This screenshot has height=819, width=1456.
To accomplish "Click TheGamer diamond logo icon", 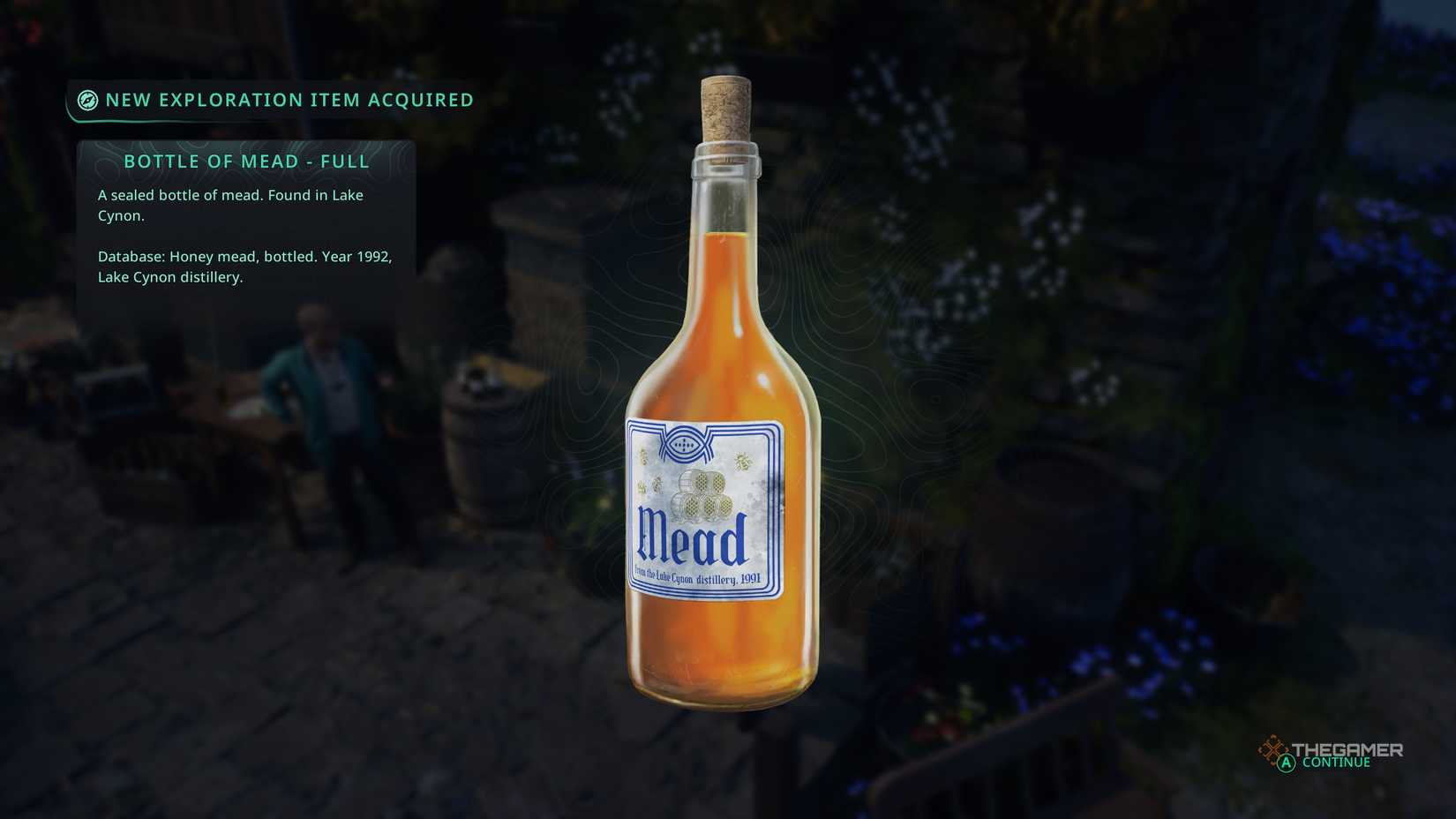I will pyautogui.click(x=1273, y=748).
